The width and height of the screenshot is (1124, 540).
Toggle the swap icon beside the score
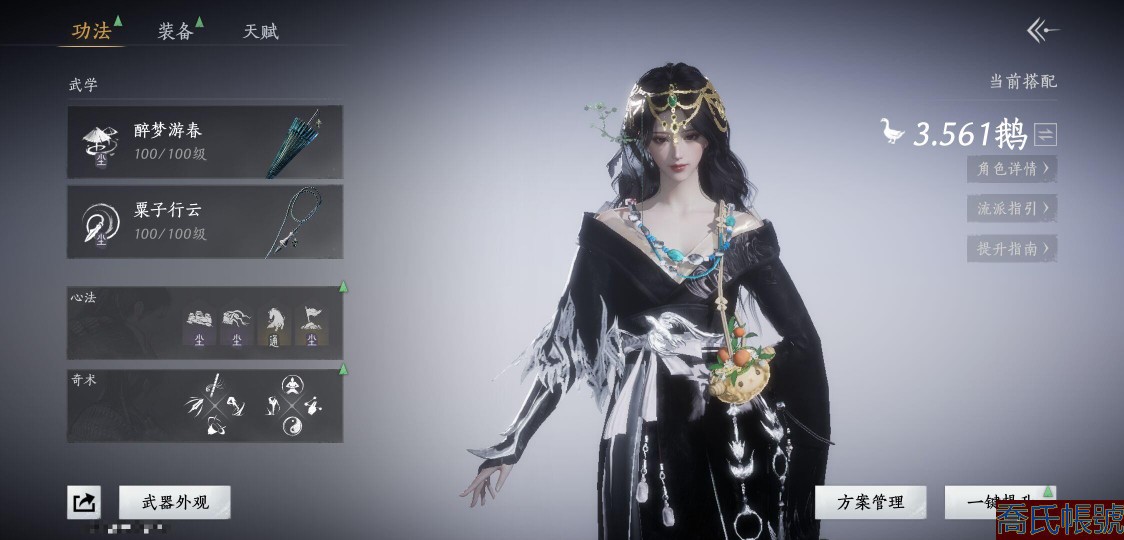[x=1045, y=134]
